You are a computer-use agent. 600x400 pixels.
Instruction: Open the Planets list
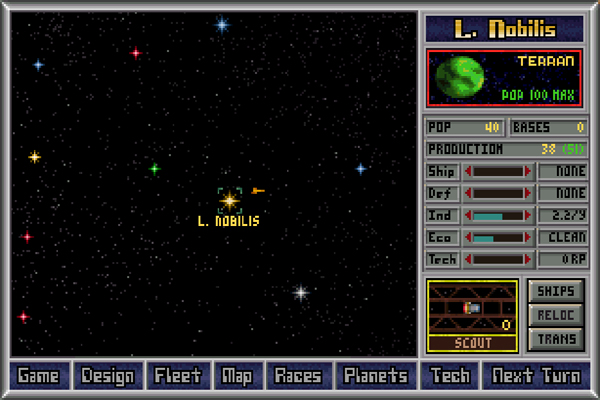[376, 376]
